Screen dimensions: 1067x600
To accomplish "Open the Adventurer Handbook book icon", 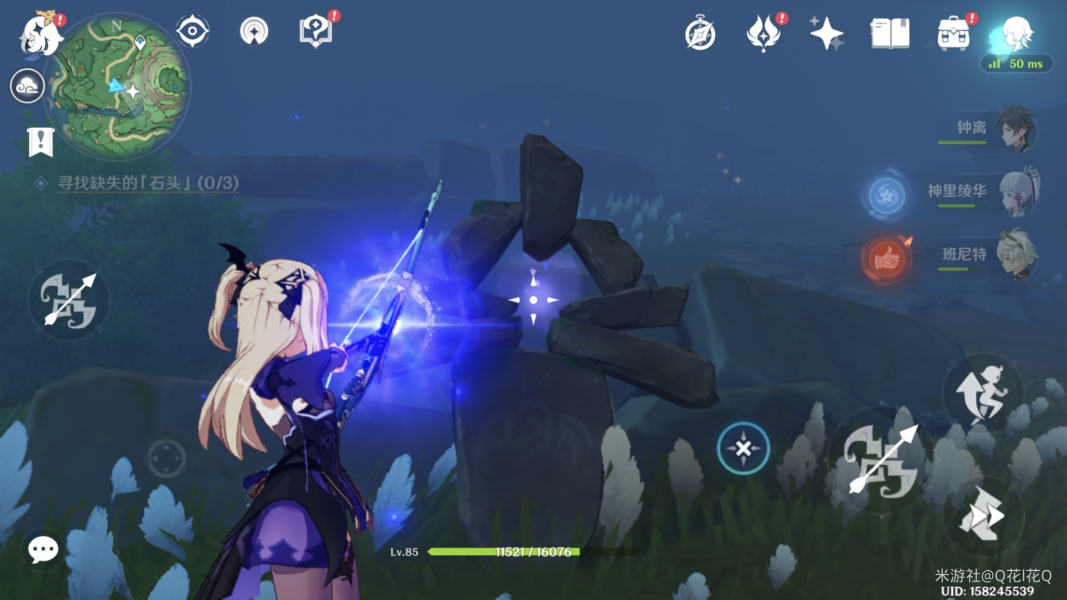I will [889, 33].
